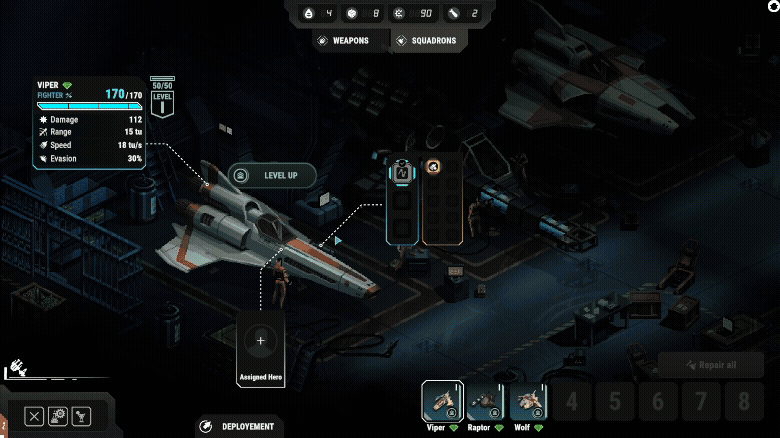Select the Viper squadron card
This screenshot has height=438, width=780.
(442, 402)
